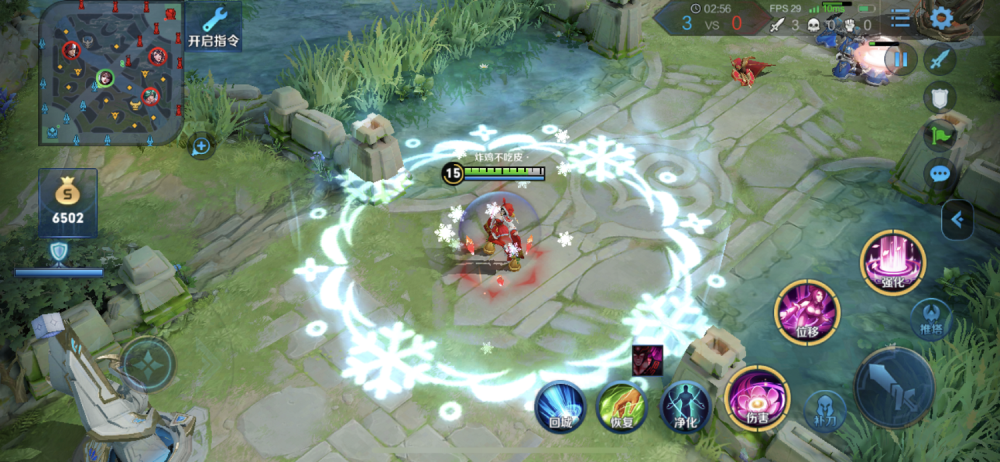Tap the plus icon beside the minimap
This screenshot has width=1000, height=462.
[201, 147]
